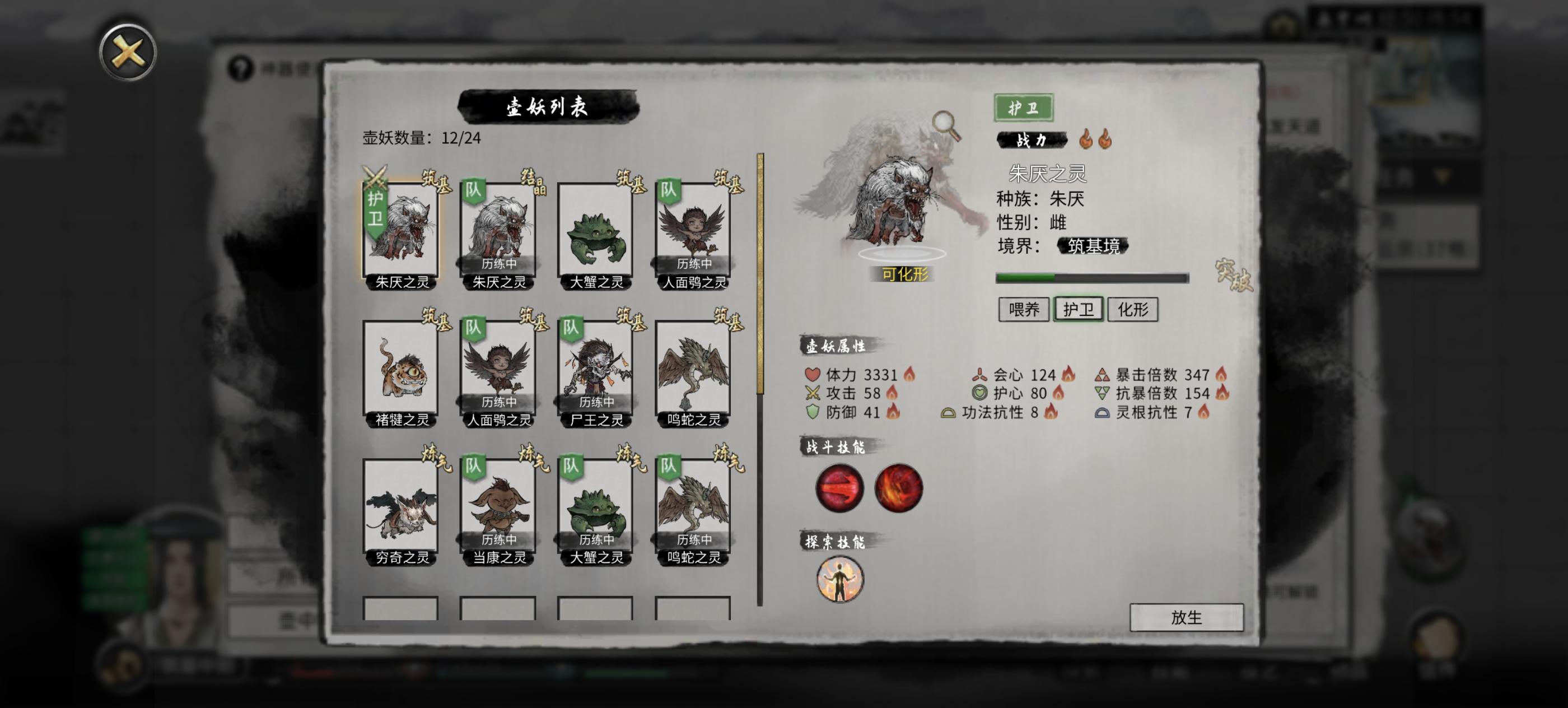This screenshot has height=708, width=1568.
Task: Click the 放生 release button
Action: coord(1188,617)
